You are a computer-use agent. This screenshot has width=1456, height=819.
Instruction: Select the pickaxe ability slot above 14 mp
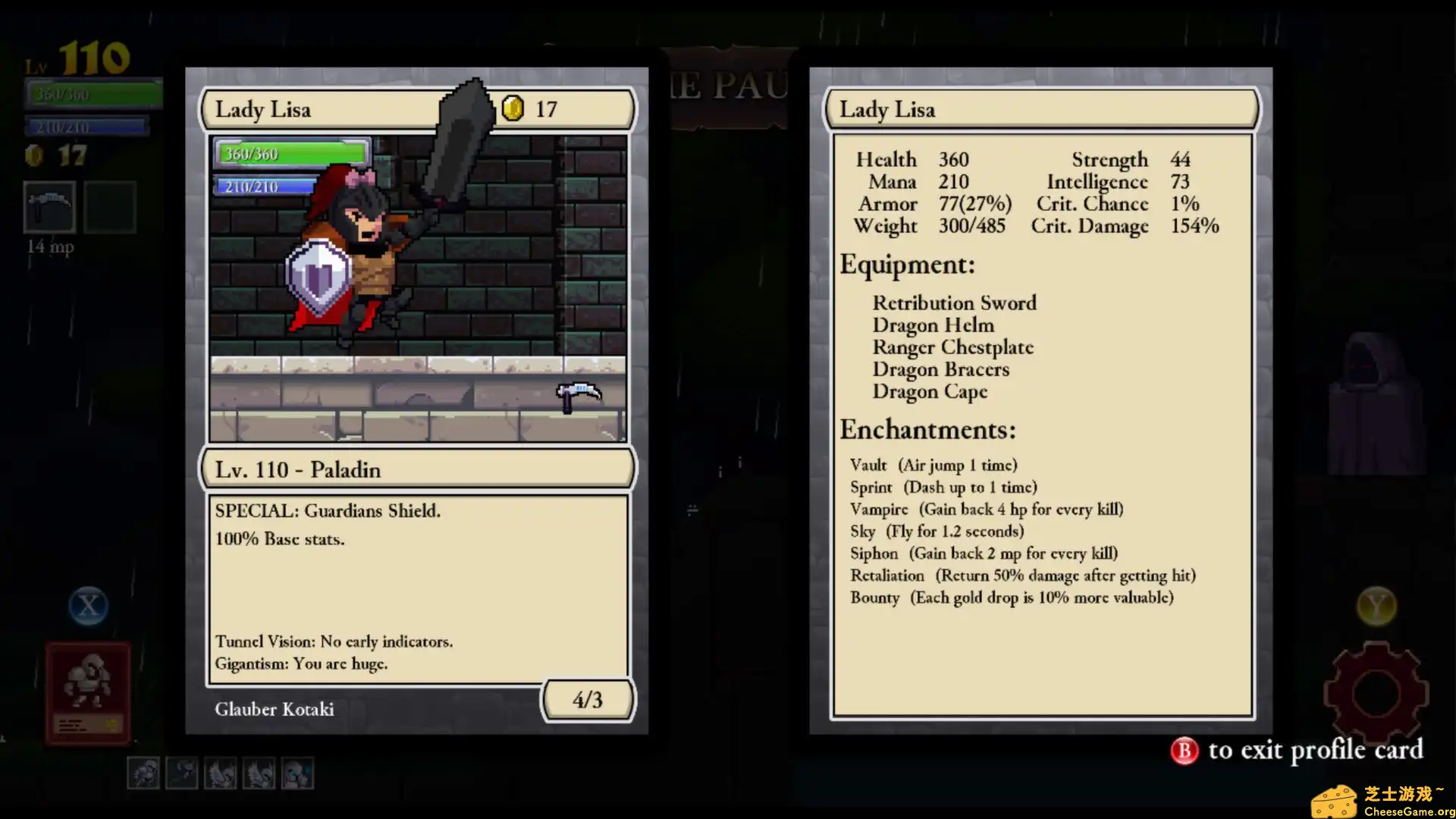coord(49,206)
